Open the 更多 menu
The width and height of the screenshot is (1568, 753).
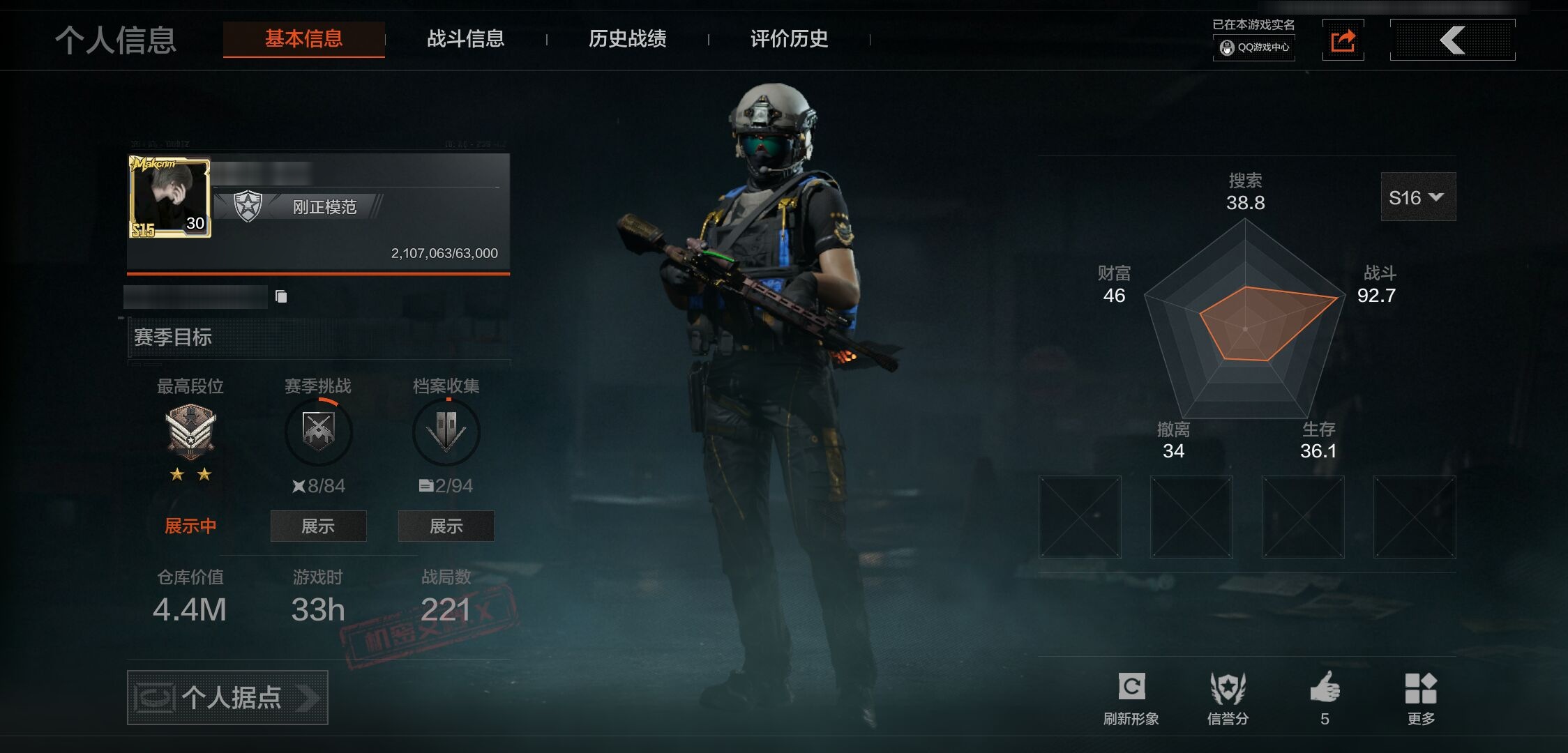point(1421,696)
